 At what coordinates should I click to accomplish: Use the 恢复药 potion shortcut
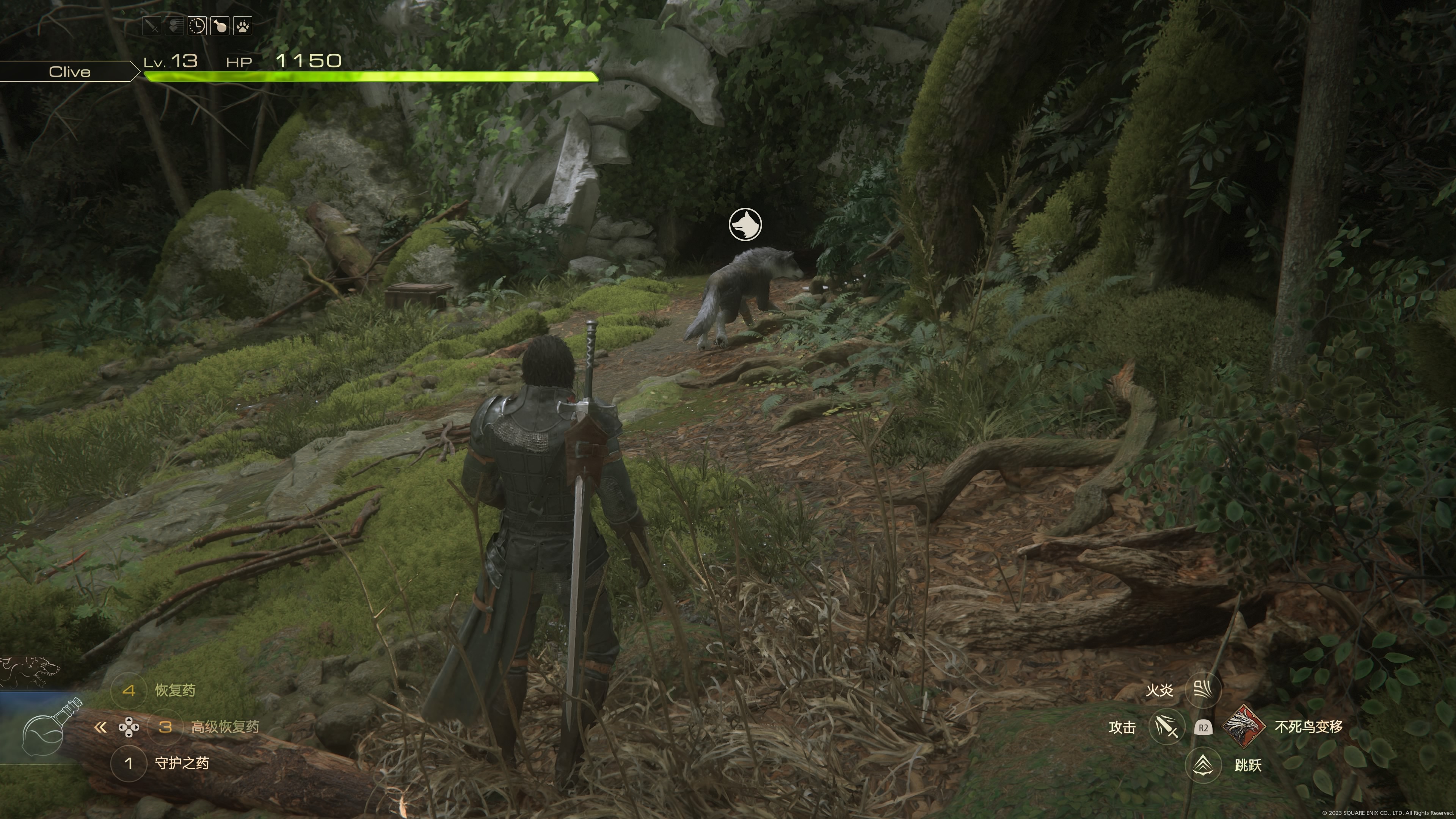coord(129,690)
